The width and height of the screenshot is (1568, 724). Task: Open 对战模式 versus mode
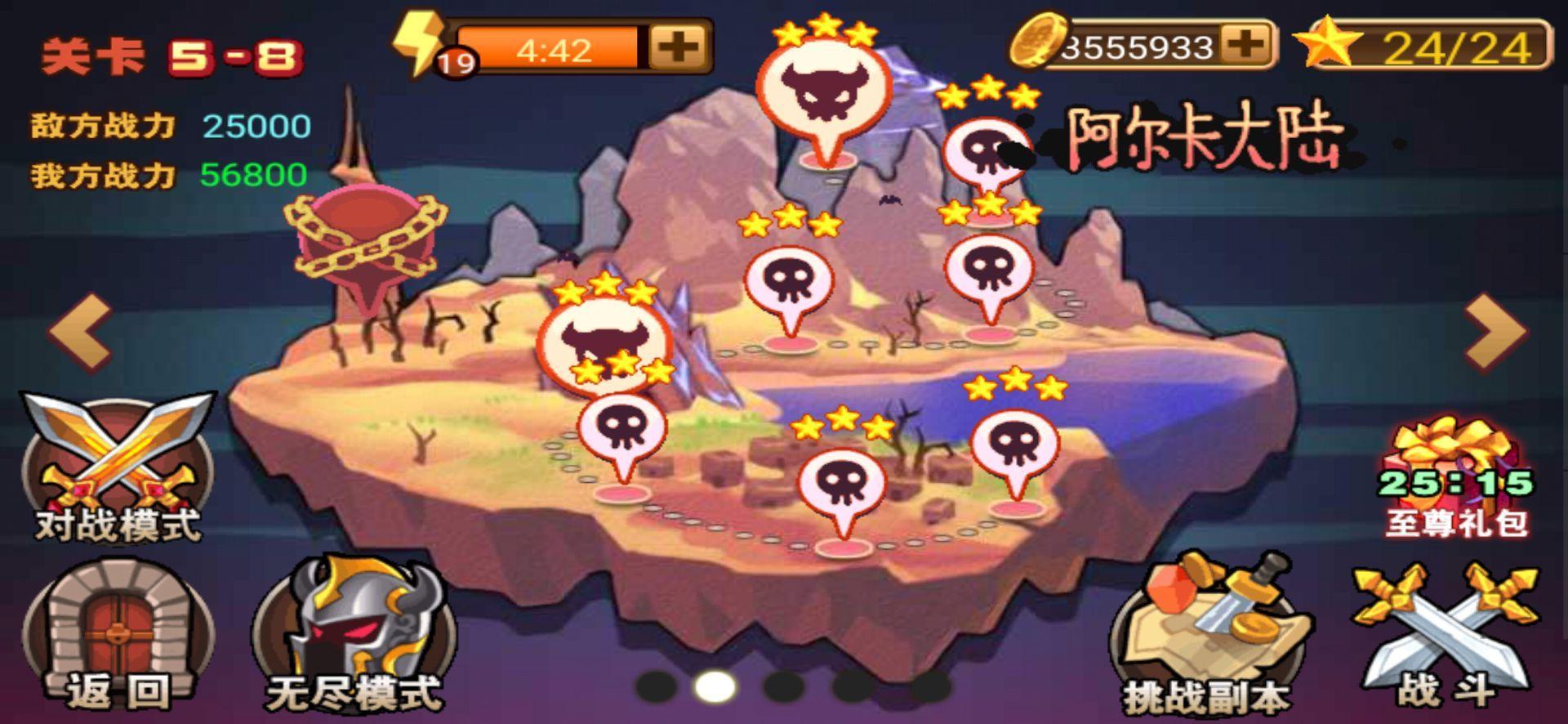click(118, 467)
